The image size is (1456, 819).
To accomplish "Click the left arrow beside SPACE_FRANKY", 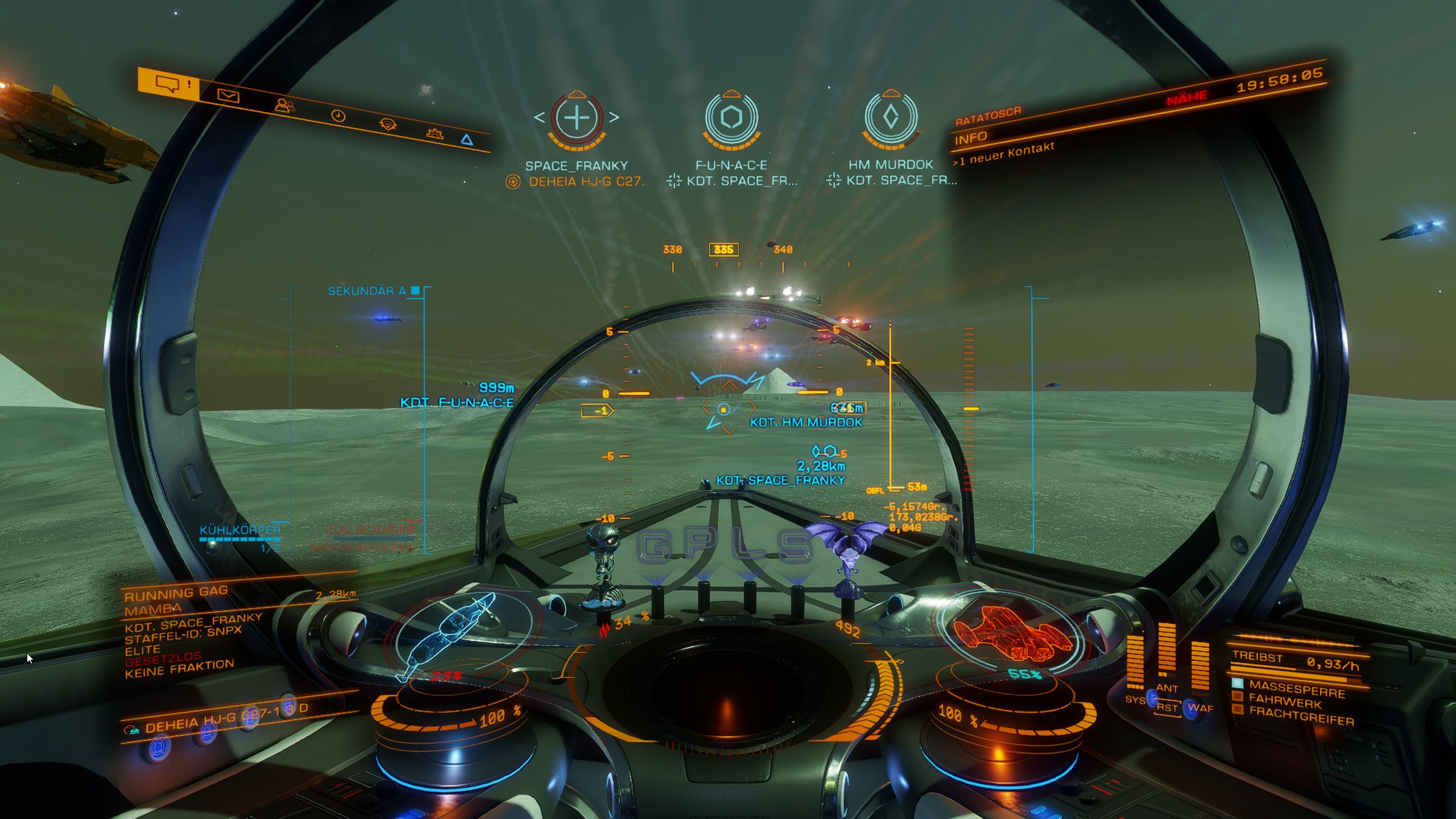I will tap(539, 118).
